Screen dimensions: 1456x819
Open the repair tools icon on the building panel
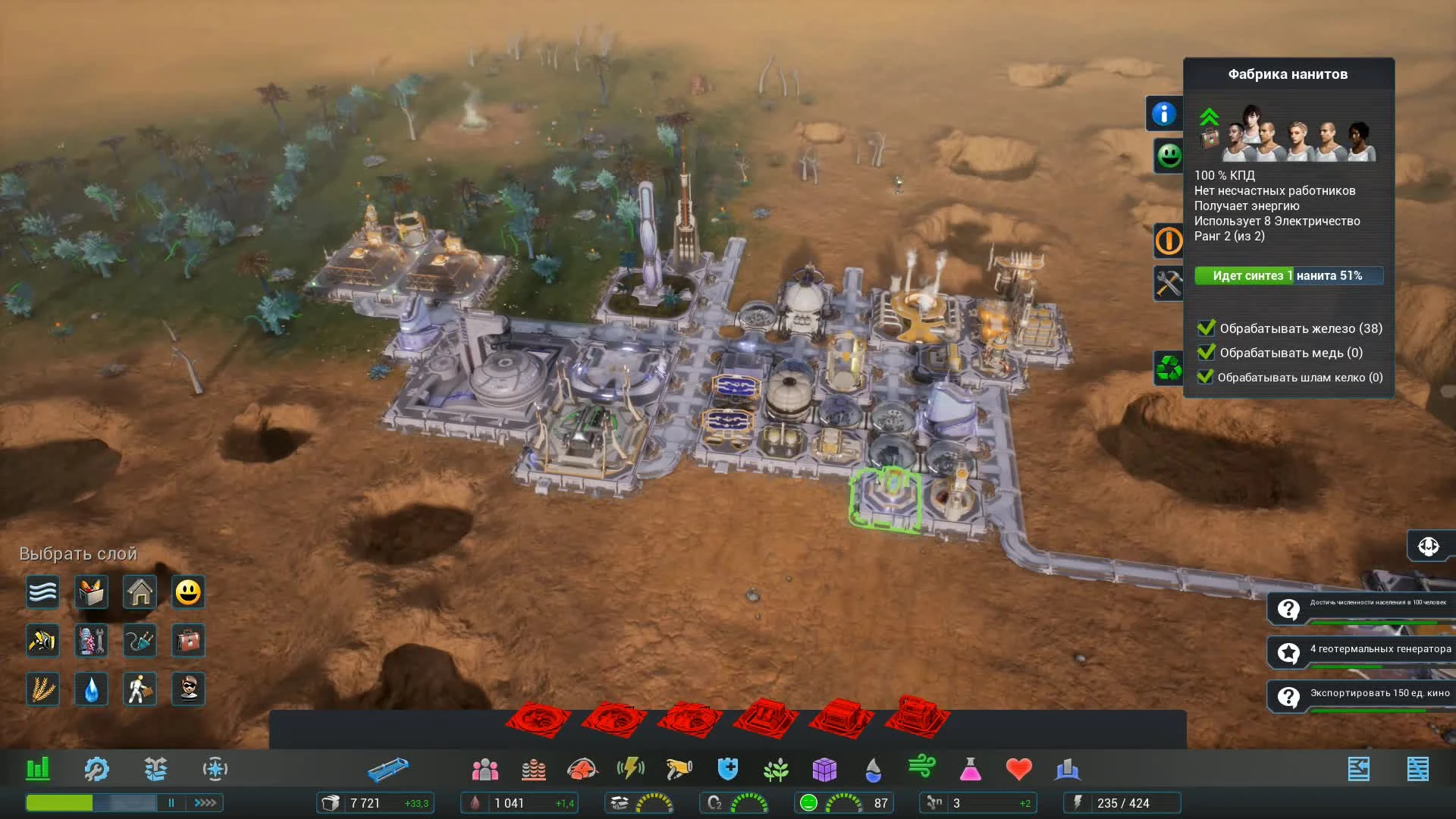tap(1168, 284)
